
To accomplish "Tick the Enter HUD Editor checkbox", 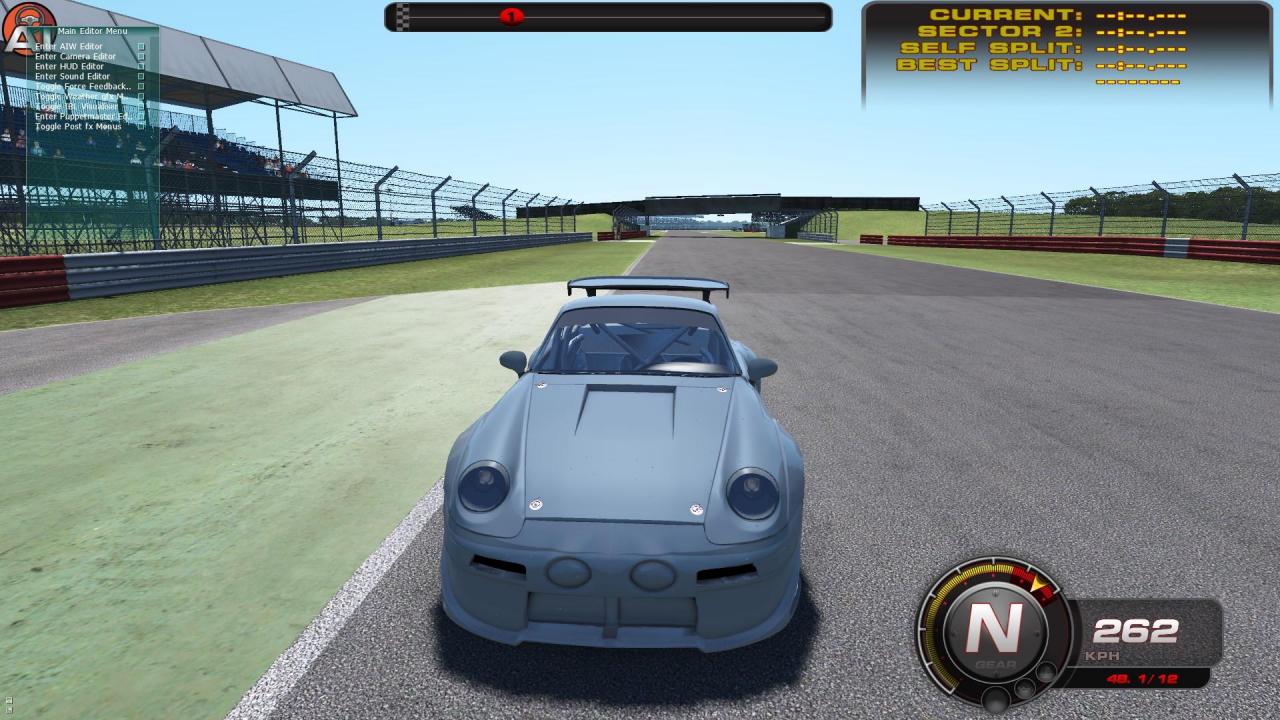I will pos(142,66).
